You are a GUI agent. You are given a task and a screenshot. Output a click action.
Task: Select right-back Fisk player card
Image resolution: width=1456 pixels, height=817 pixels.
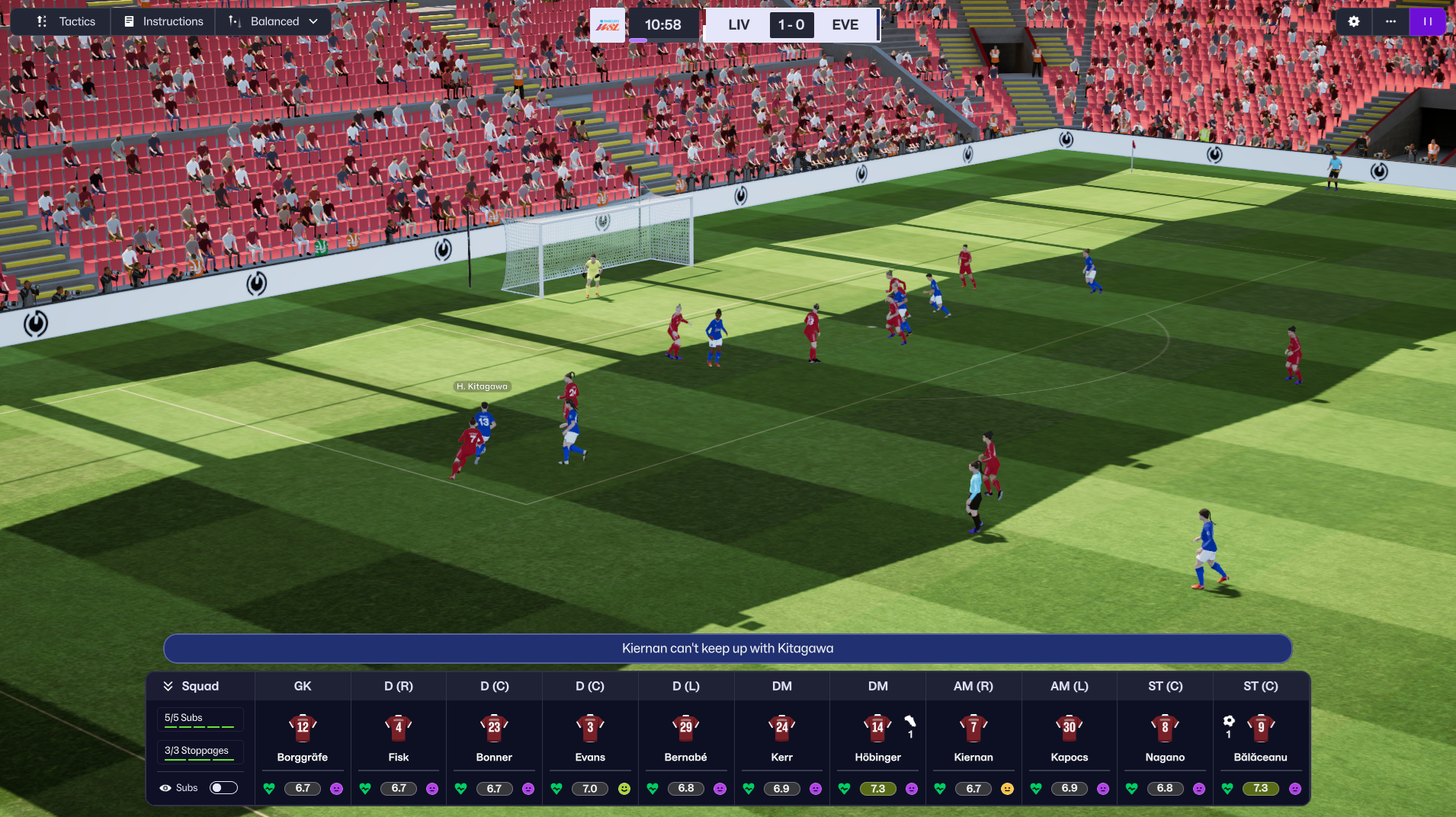coord(399,738)
